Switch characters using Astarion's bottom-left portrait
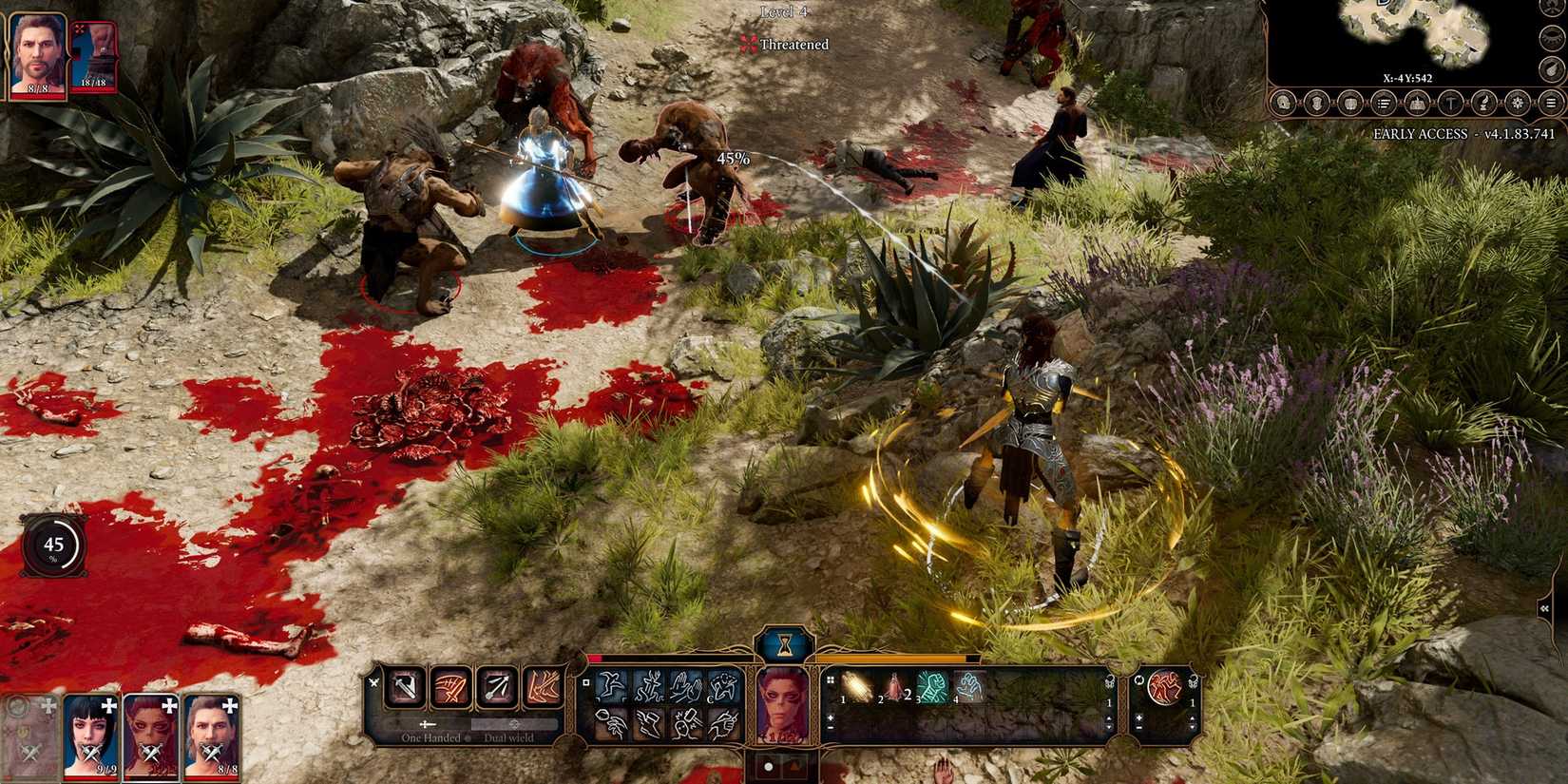1568x784 pixels. point(214,736)
